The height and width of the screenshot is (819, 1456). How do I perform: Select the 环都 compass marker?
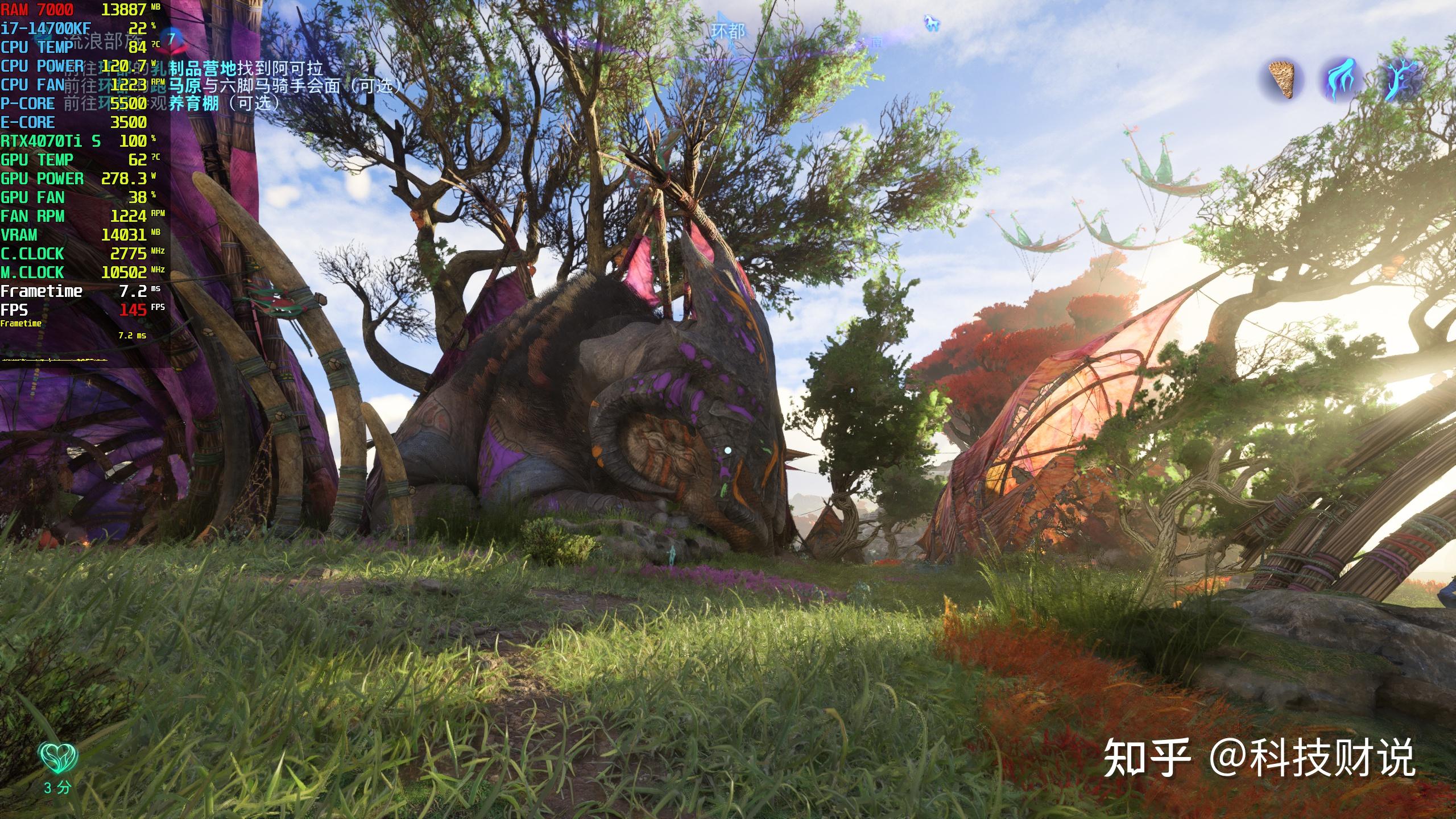pyautogui.click(x=727, y=32)
